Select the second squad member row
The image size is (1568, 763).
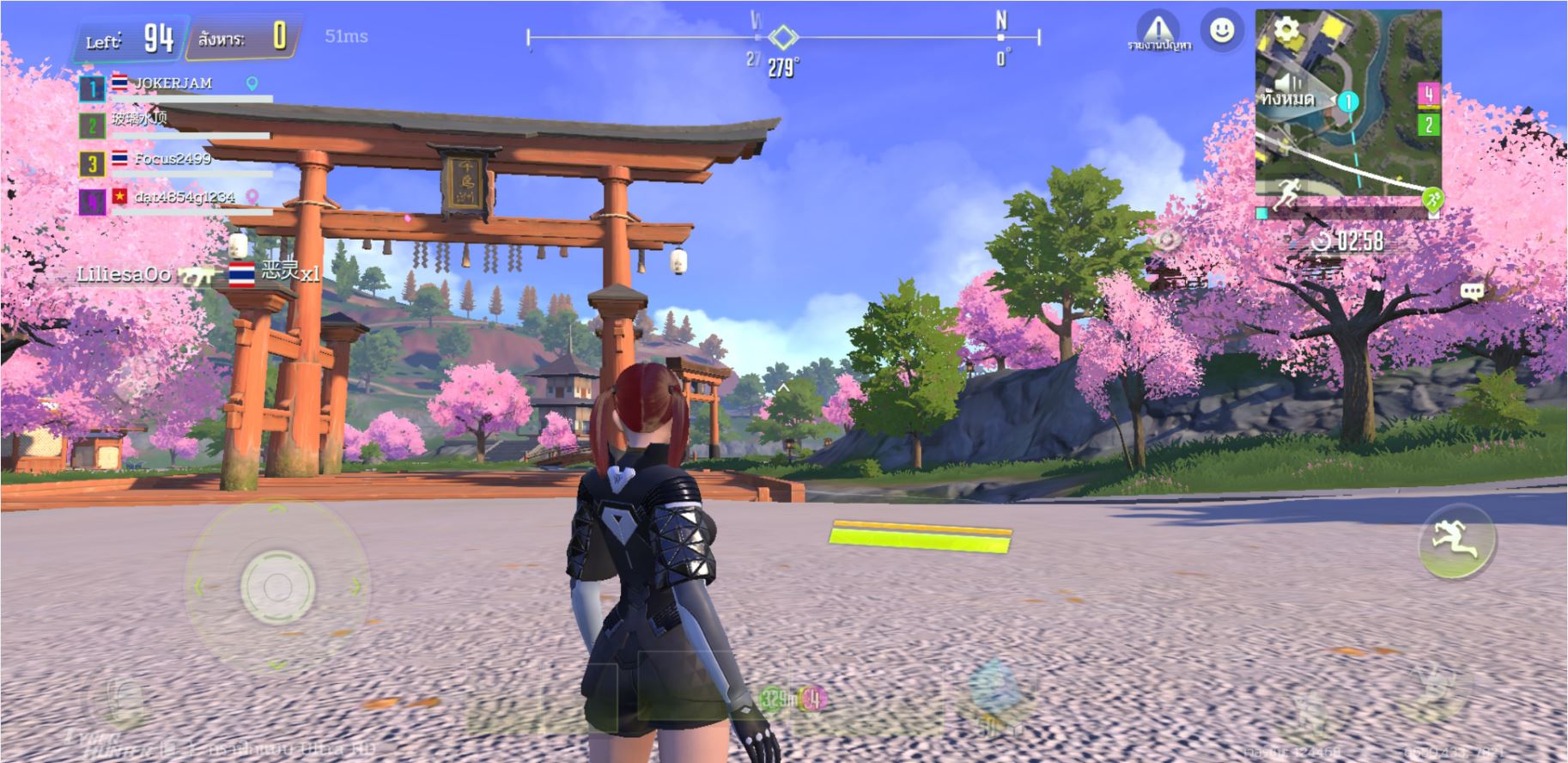pos(172,122)
